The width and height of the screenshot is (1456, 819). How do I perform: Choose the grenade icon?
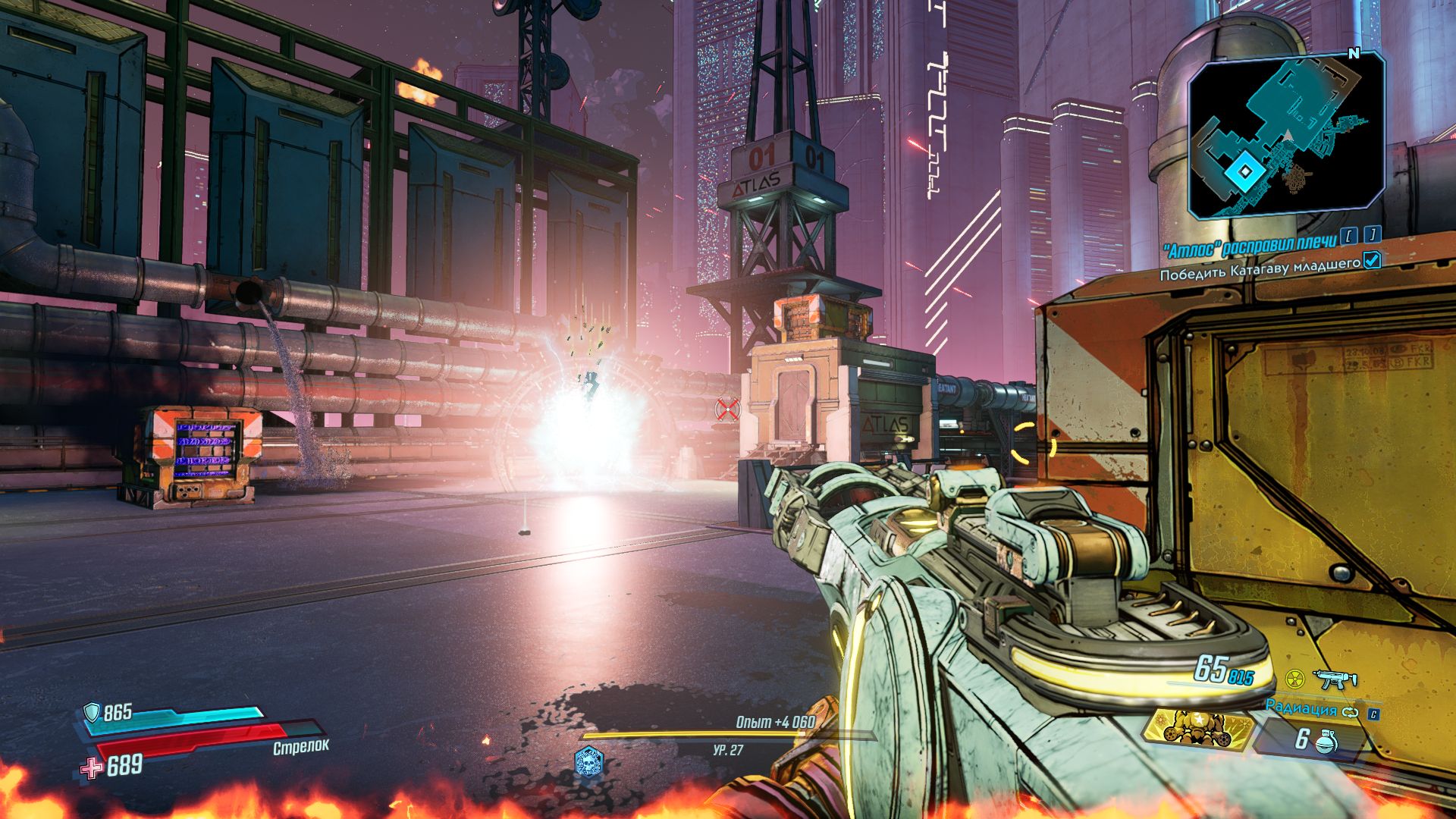1326,740
